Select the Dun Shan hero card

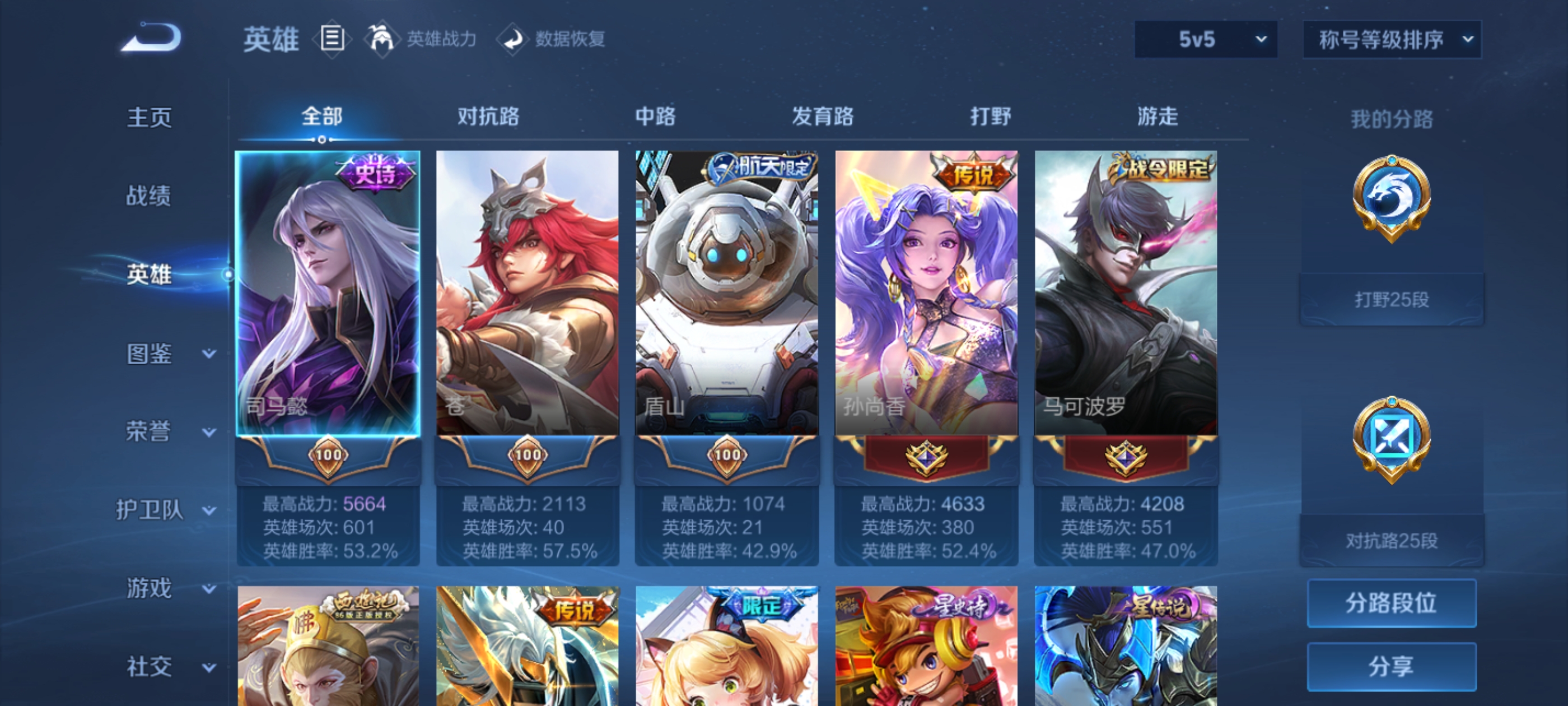tap(728, 292)
